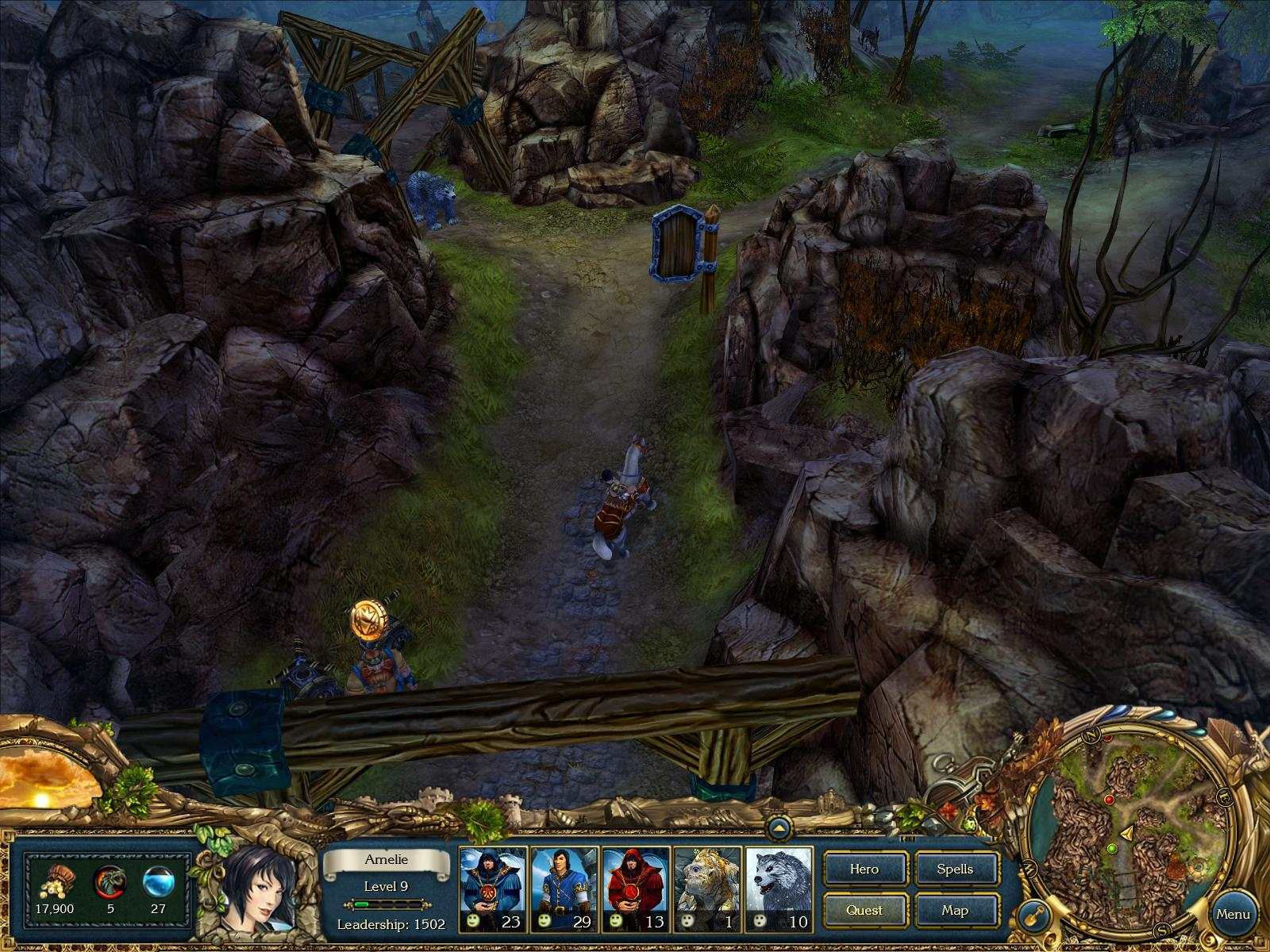Toggle the morale smiley on the 23-unit stack
1270x952 pixels.
pos(472,921)
